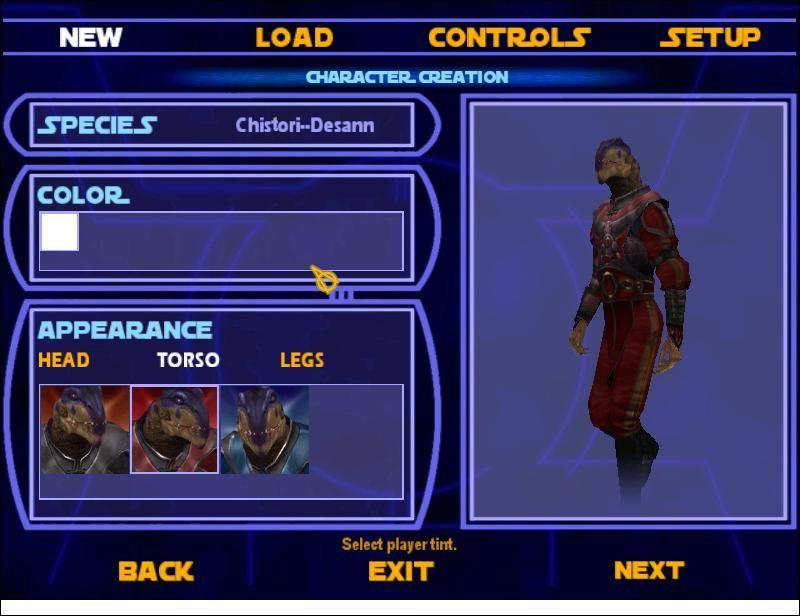The image size is (800, 616).
Task: Open the CONTROLS menu
Action: (509, 38)
